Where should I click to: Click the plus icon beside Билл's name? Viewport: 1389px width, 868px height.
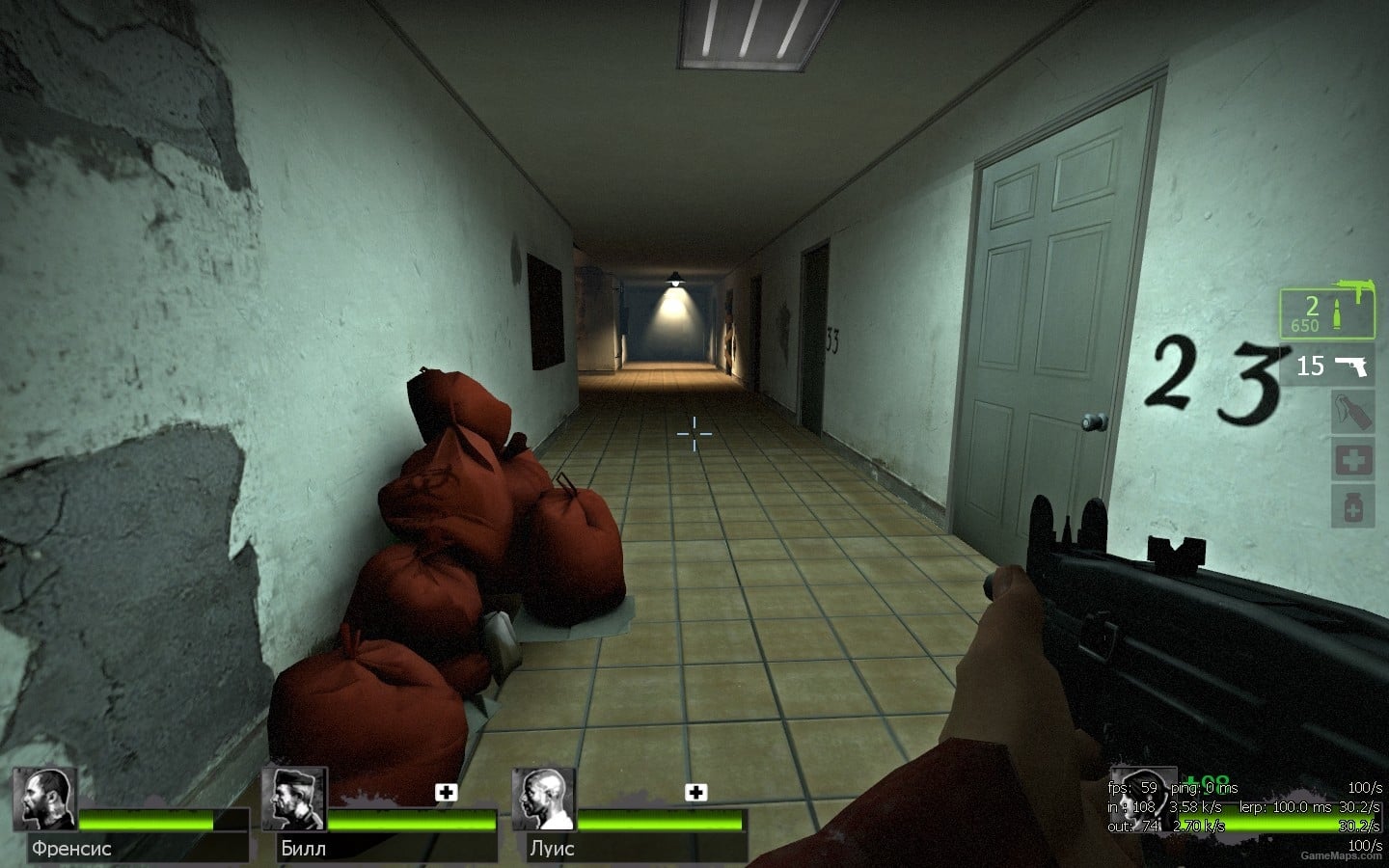[x=445, y=794]
